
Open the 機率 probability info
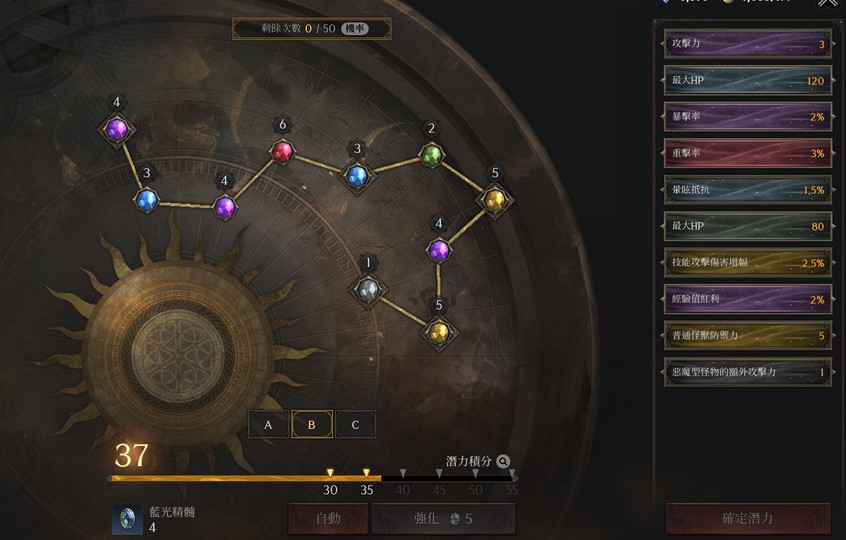coord(354,28)
